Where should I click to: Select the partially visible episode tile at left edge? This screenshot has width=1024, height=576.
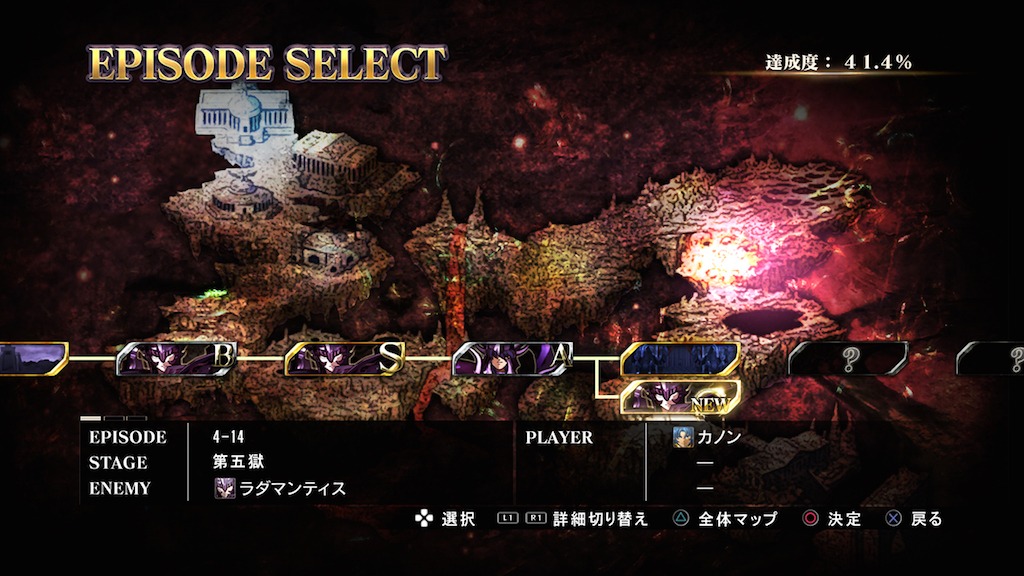pos(30,358)
